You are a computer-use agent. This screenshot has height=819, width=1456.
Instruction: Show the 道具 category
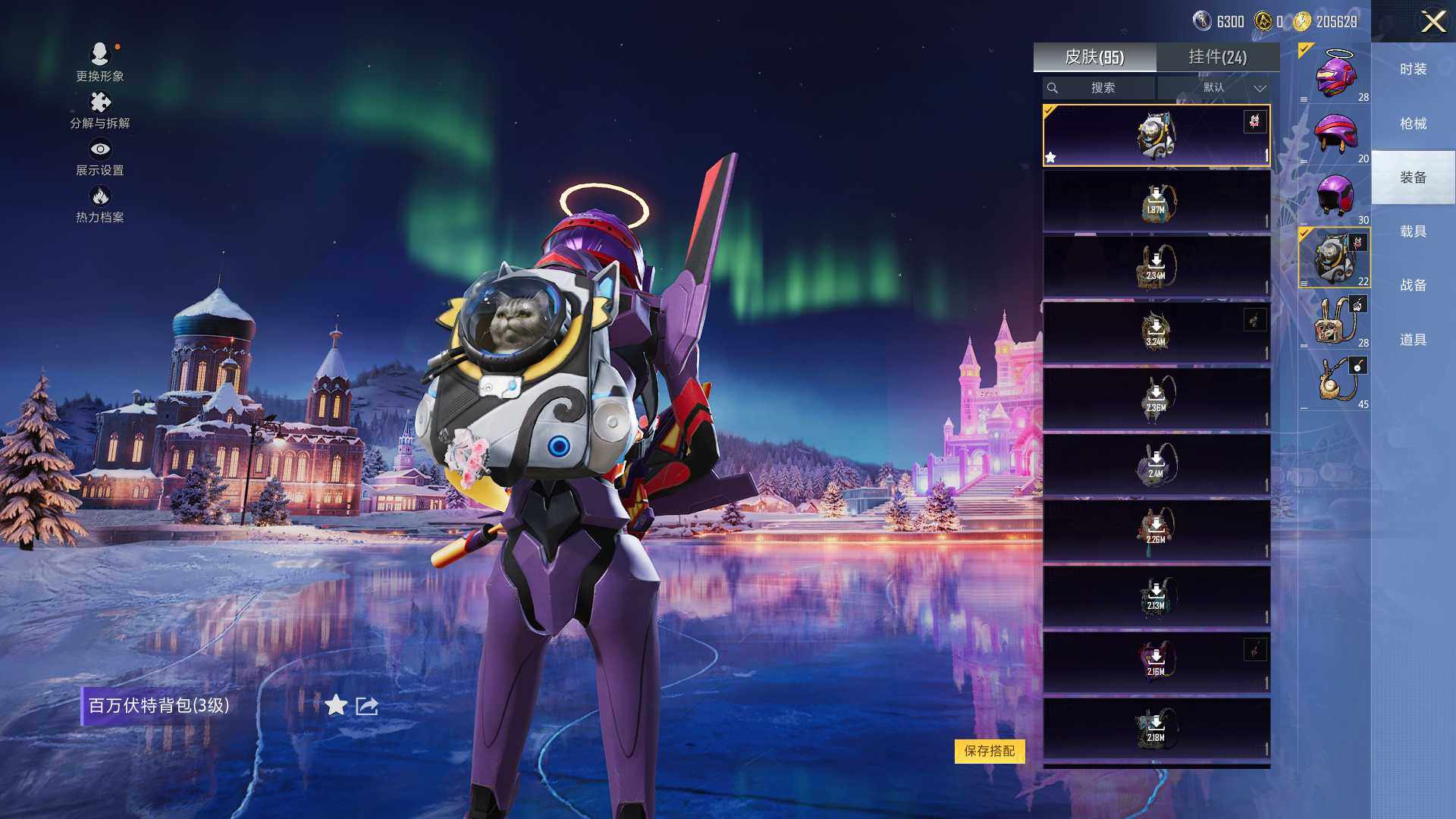point(1413,340)
